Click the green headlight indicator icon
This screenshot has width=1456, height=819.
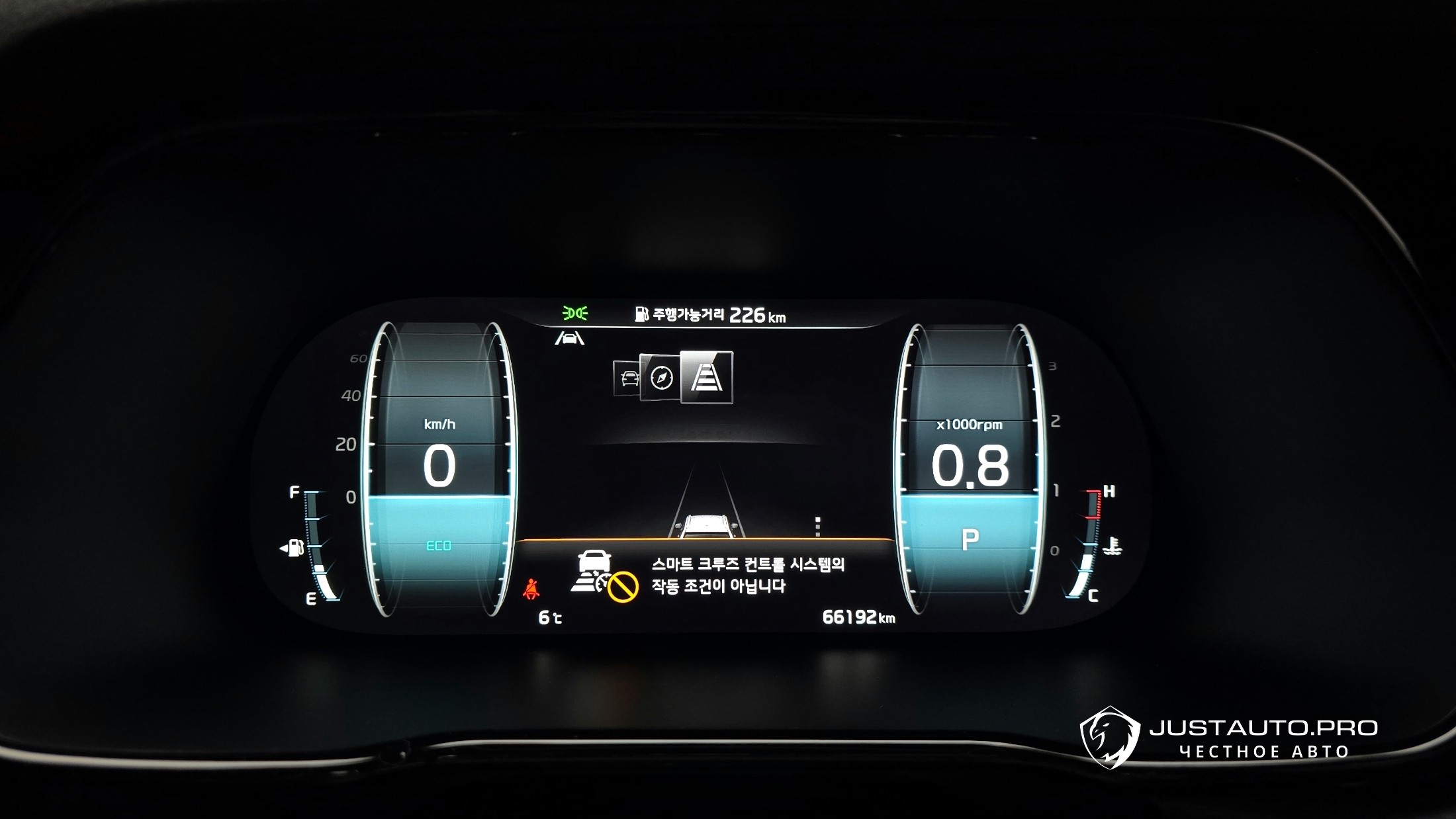coord(574,313)
